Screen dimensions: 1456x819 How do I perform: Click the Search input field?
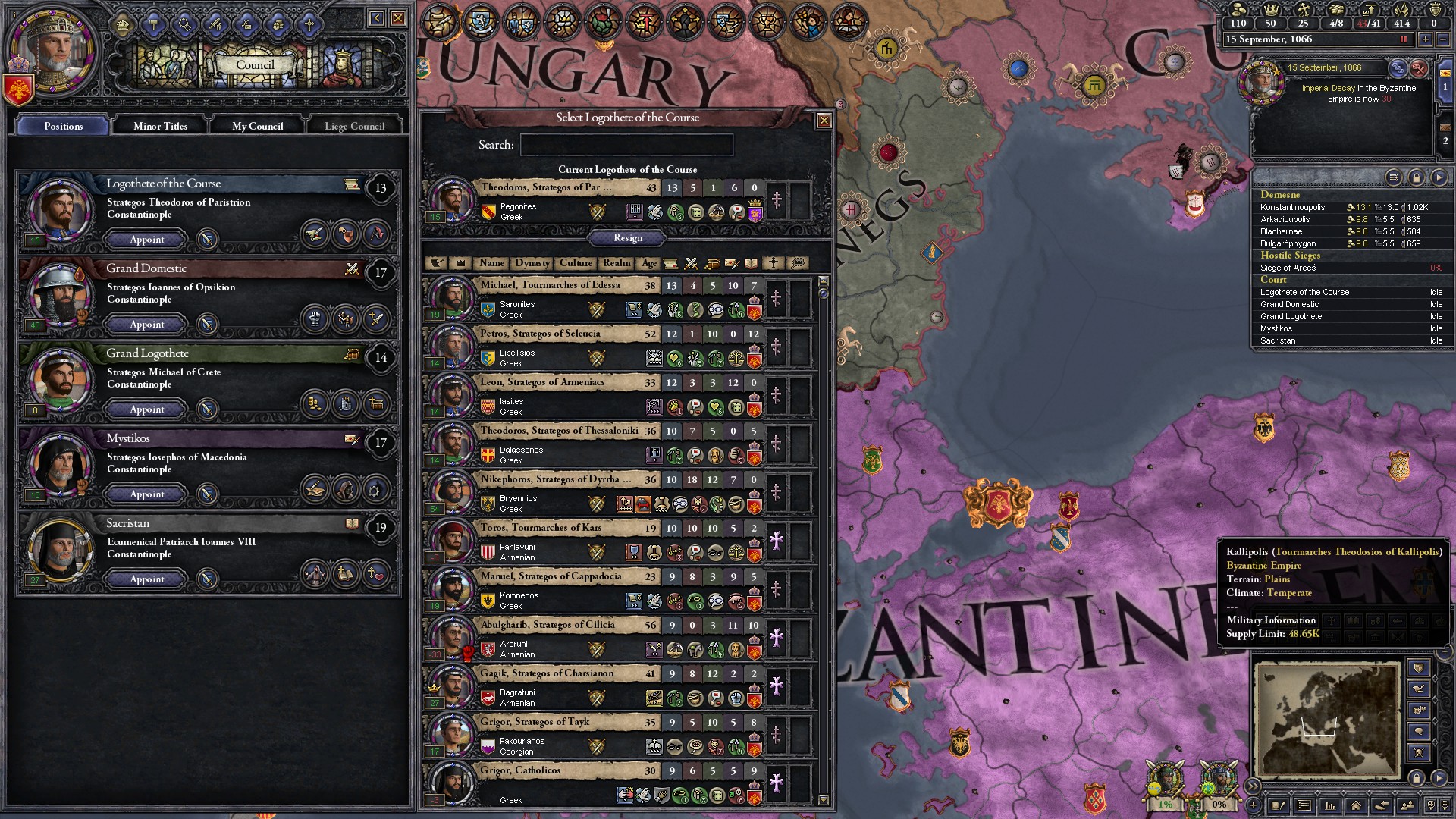(x=627, y=144)
